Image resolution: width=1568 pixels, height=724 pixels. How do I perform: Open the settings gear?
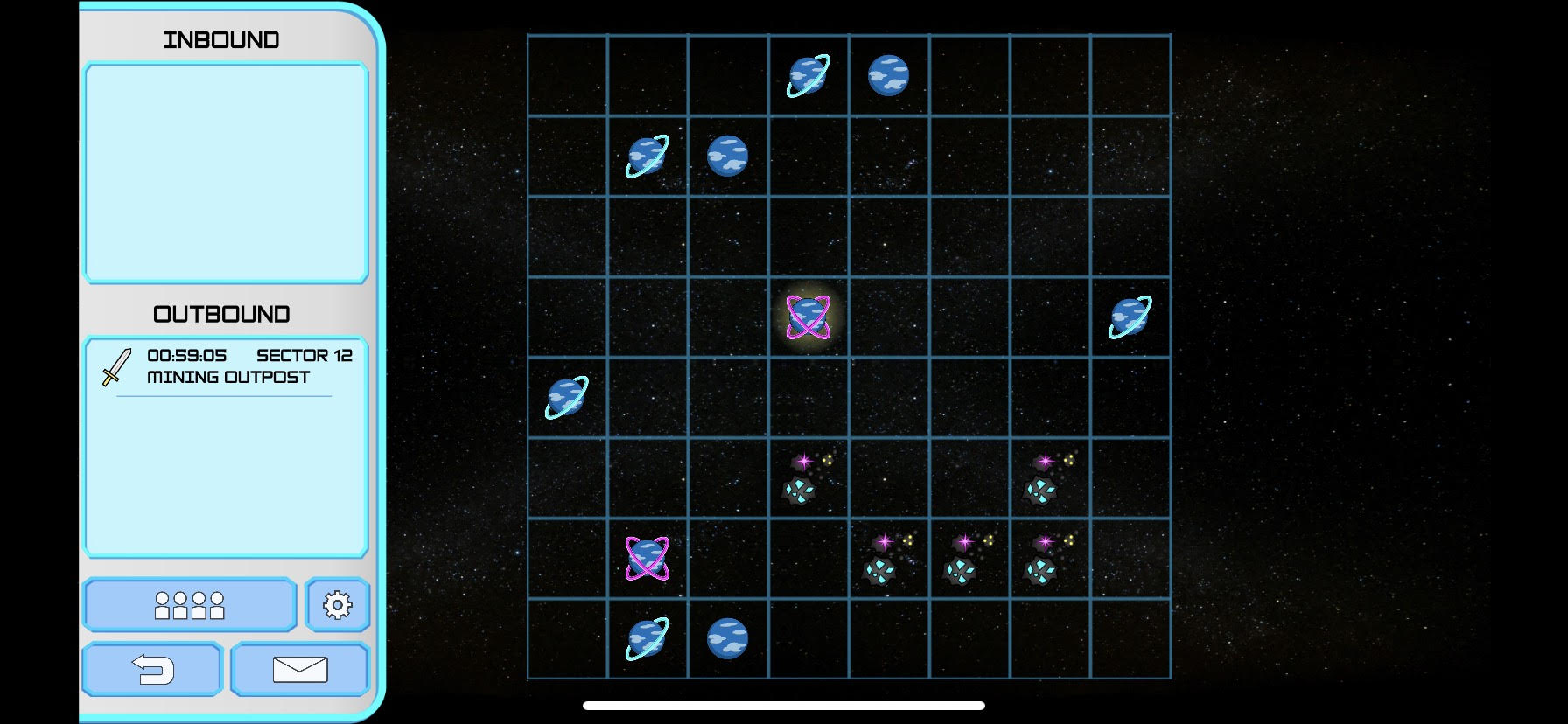tap(338, 603)
